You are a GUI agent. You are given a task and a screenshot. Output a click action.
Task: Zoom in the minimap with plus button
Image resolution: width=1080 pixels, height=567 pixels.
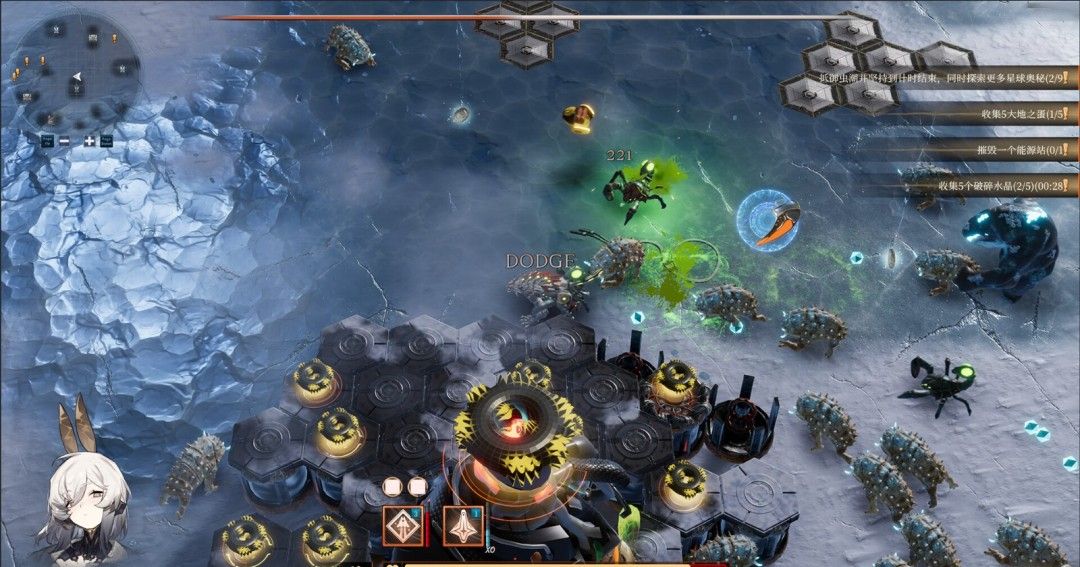click(x=89, y=141)
